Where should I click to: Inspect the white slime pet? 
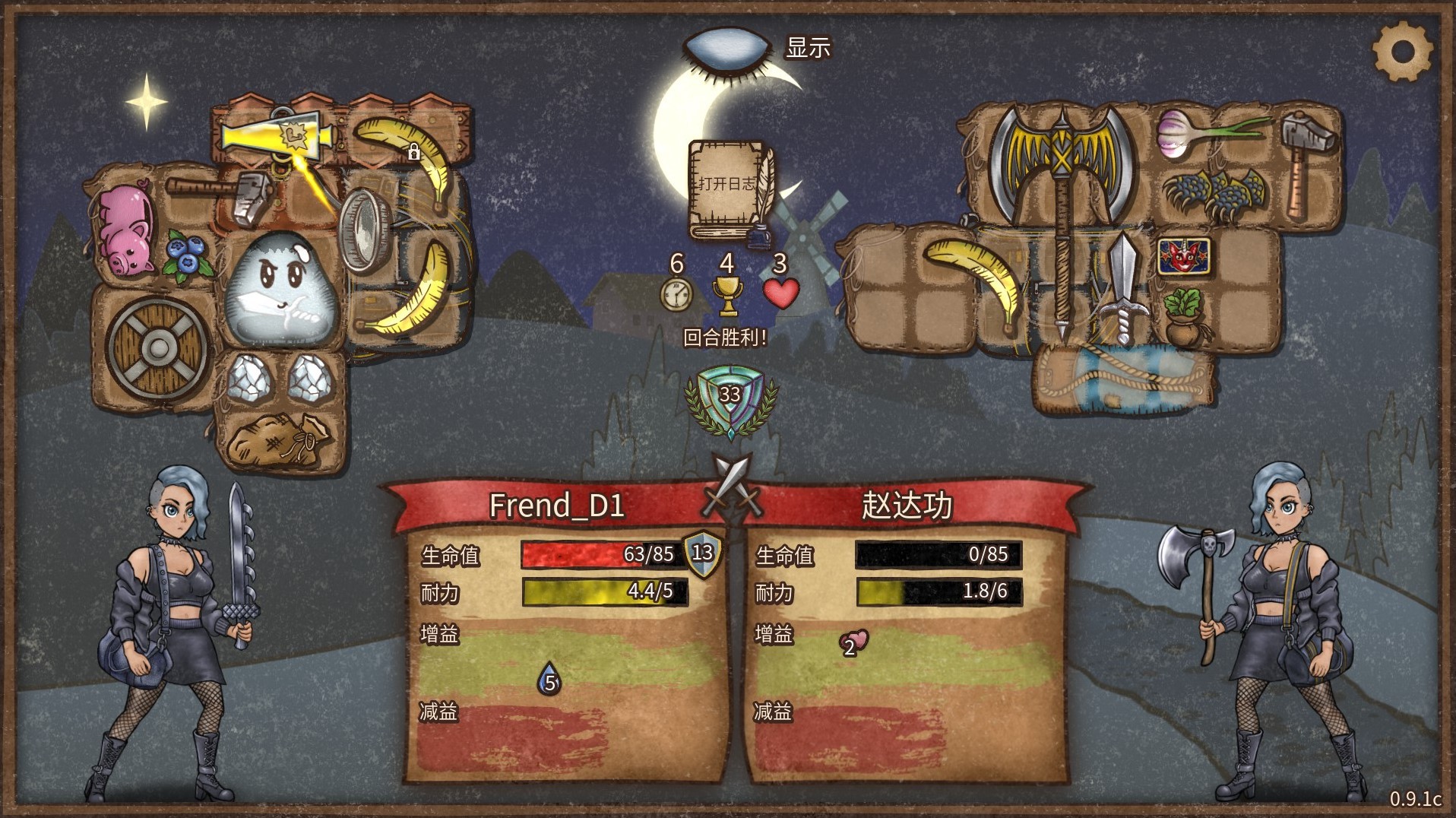[280, 289]
